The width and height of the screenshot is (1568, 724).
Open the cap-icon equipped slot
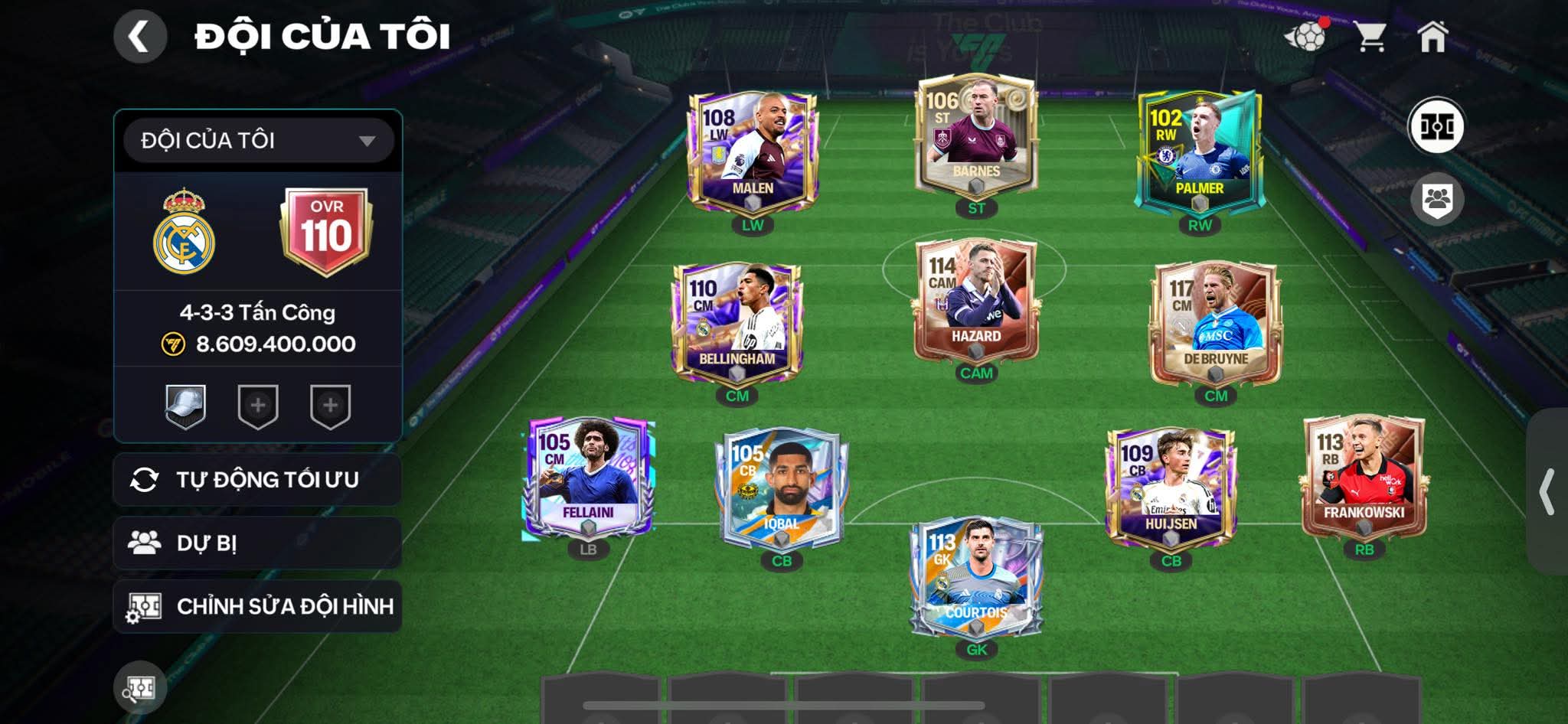click(185, 406)
